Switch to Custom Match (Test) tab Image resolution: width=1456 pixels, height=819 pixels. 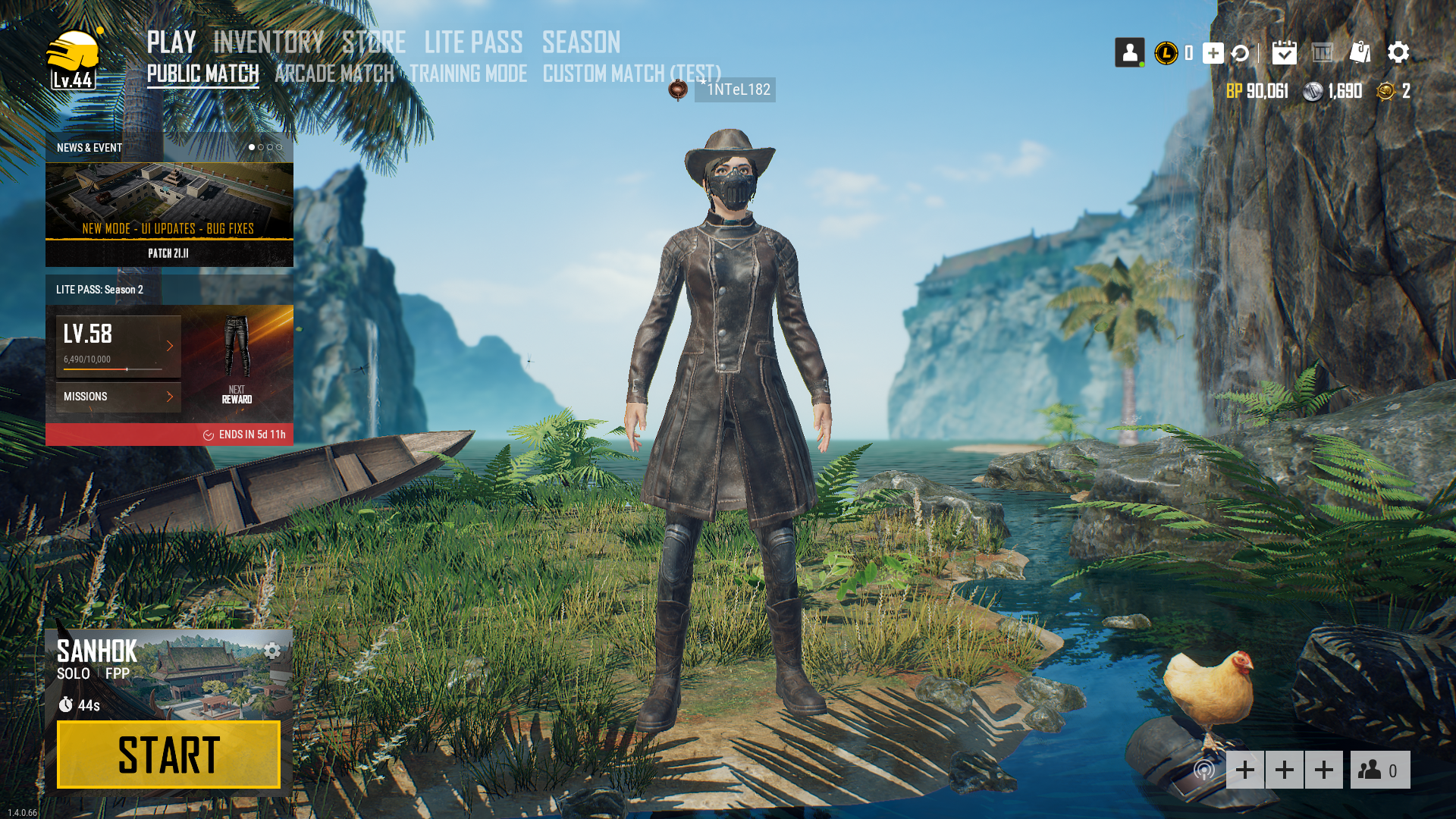point(632,74)
